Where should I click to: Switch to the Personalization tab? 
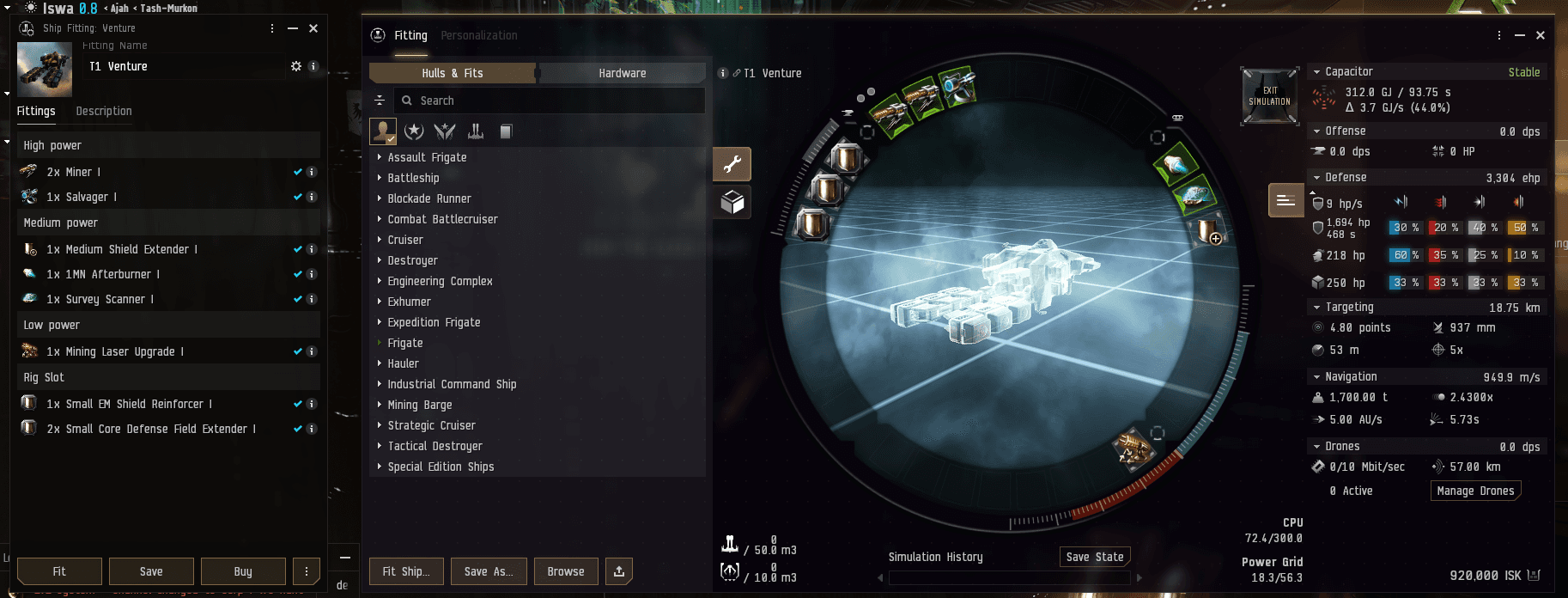click(479, 35)
